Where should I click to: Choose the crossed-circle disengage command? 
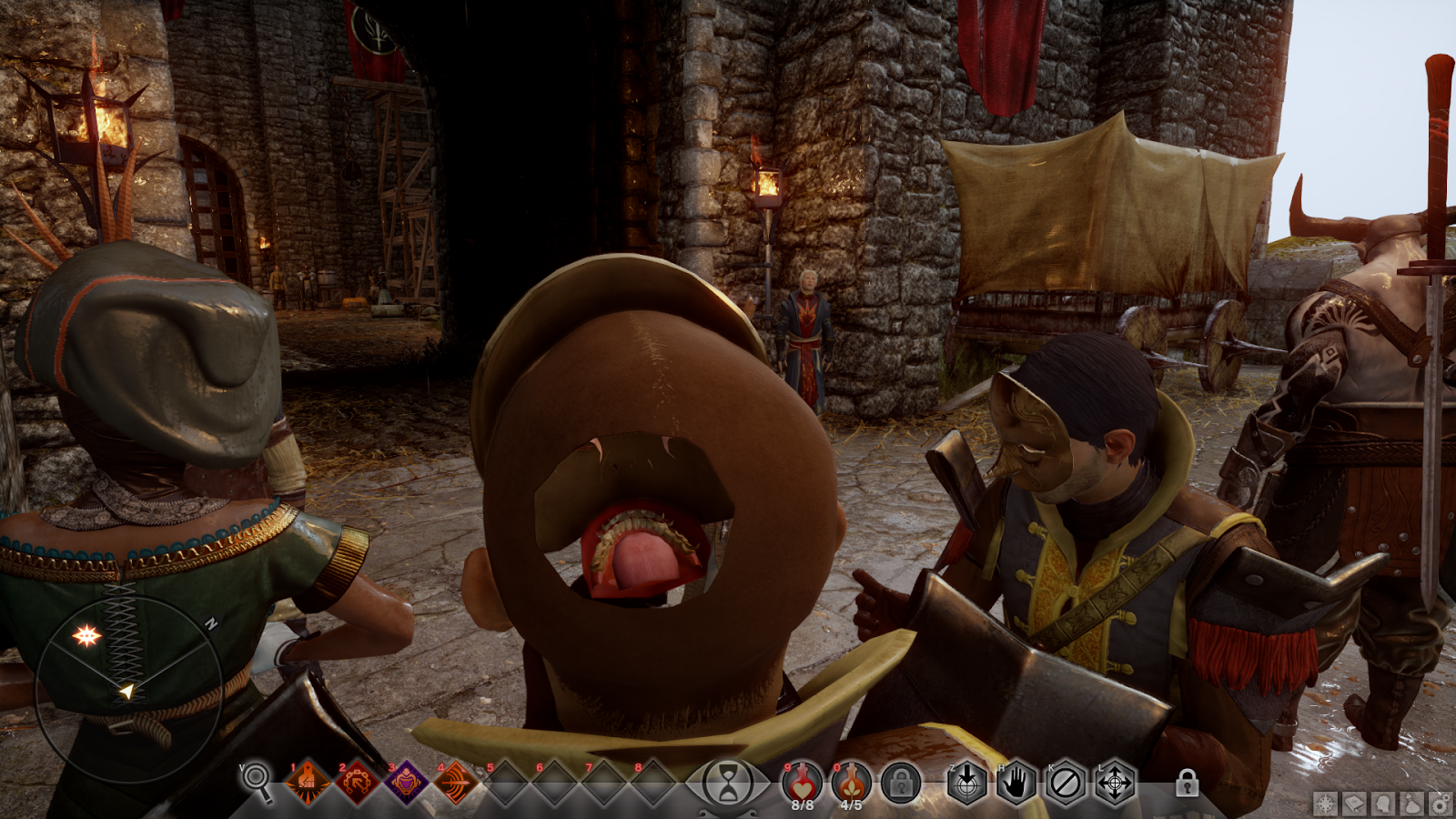click(x=1065, y=783)
